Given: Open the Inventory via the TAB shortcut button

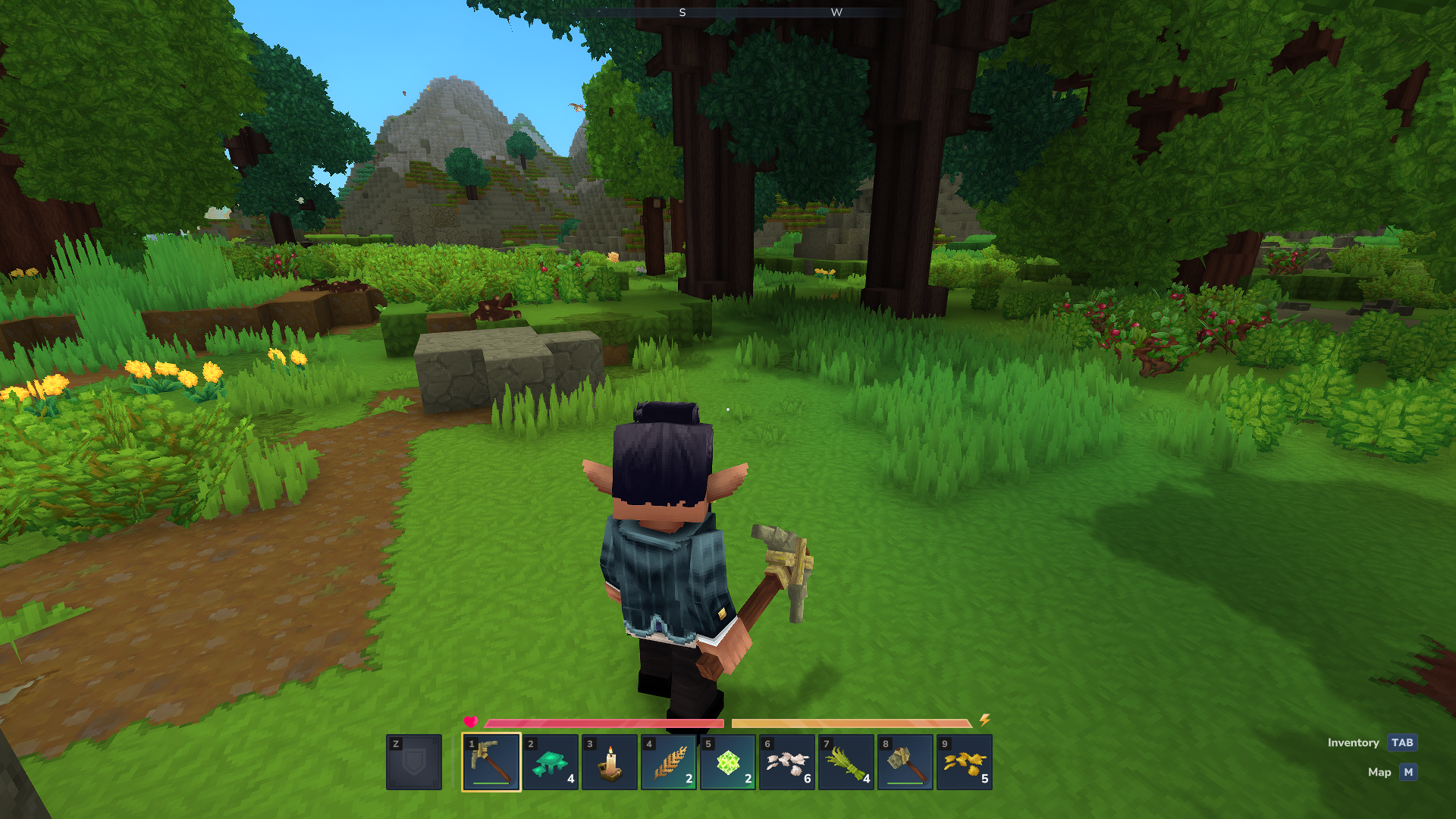Looking at the screenshot, I should (1401, 742).
